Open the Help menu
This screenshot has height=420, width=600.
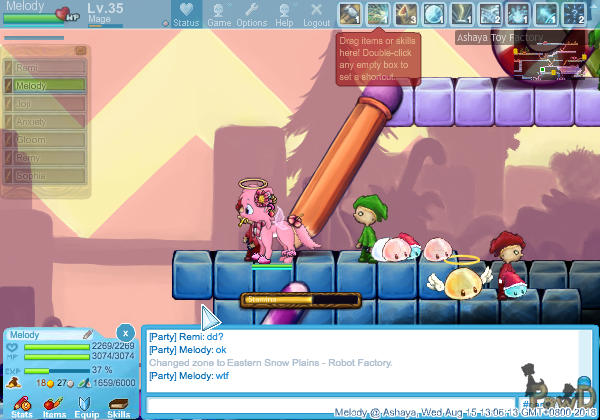coord(284,13)
